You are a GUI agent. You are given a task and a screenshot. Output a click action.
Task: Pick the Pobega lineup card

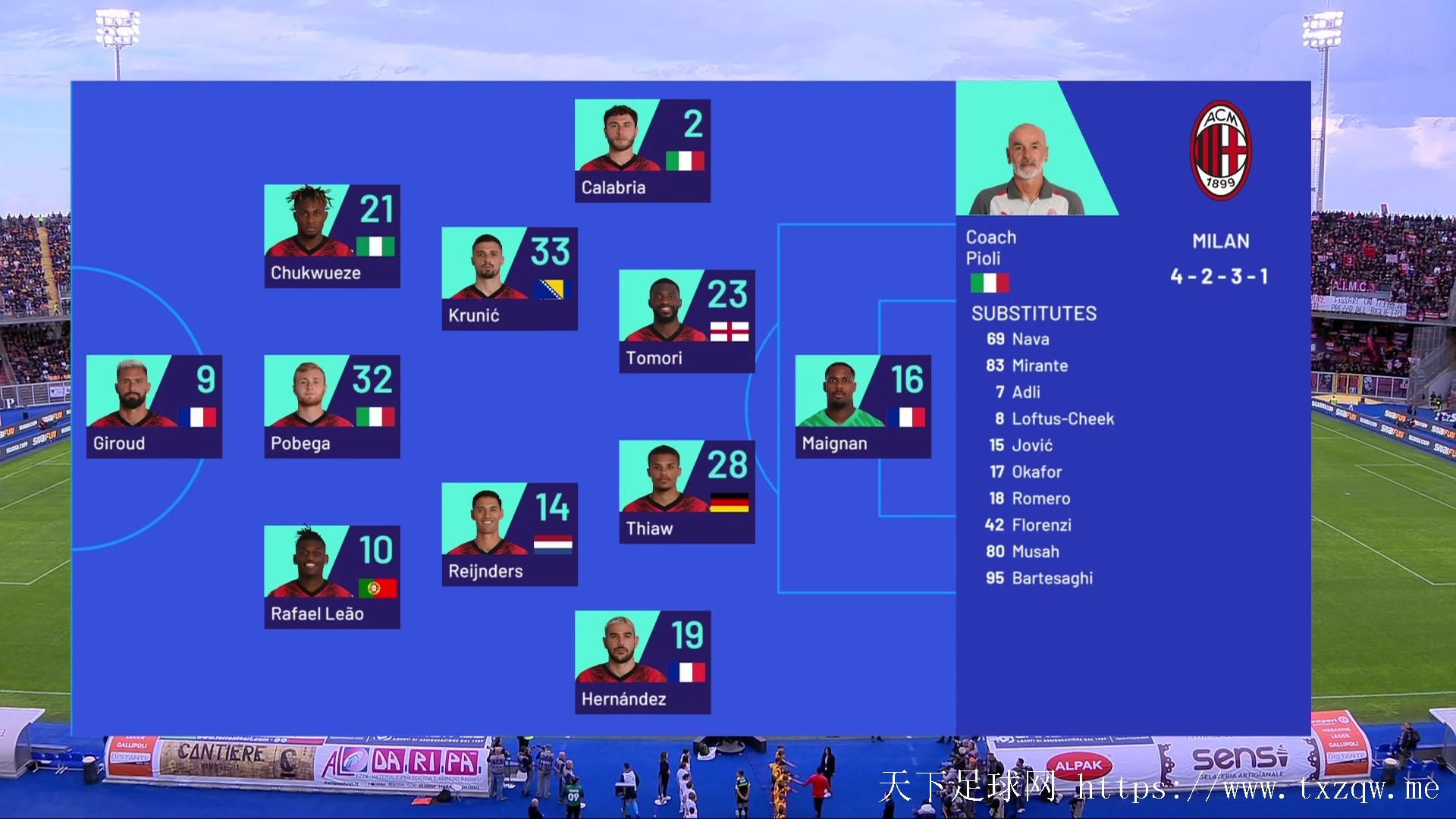coord(331,406)
